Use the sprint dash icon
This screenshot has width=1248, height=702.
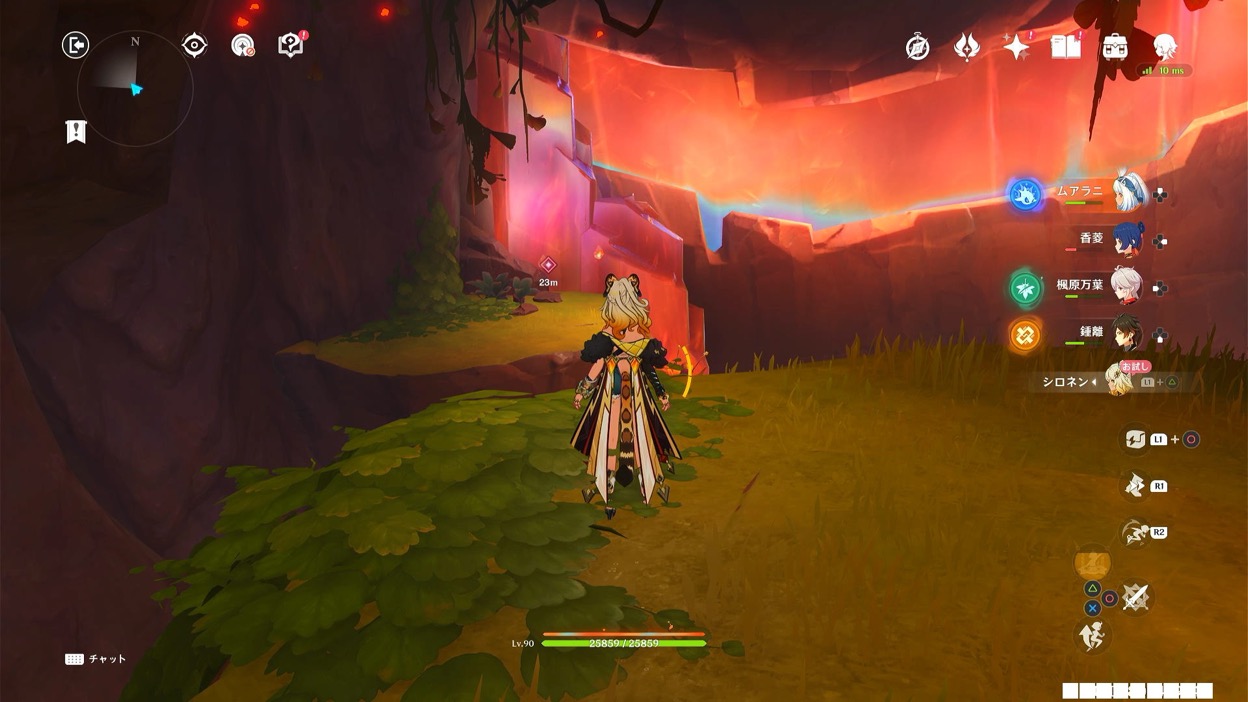1134,533
